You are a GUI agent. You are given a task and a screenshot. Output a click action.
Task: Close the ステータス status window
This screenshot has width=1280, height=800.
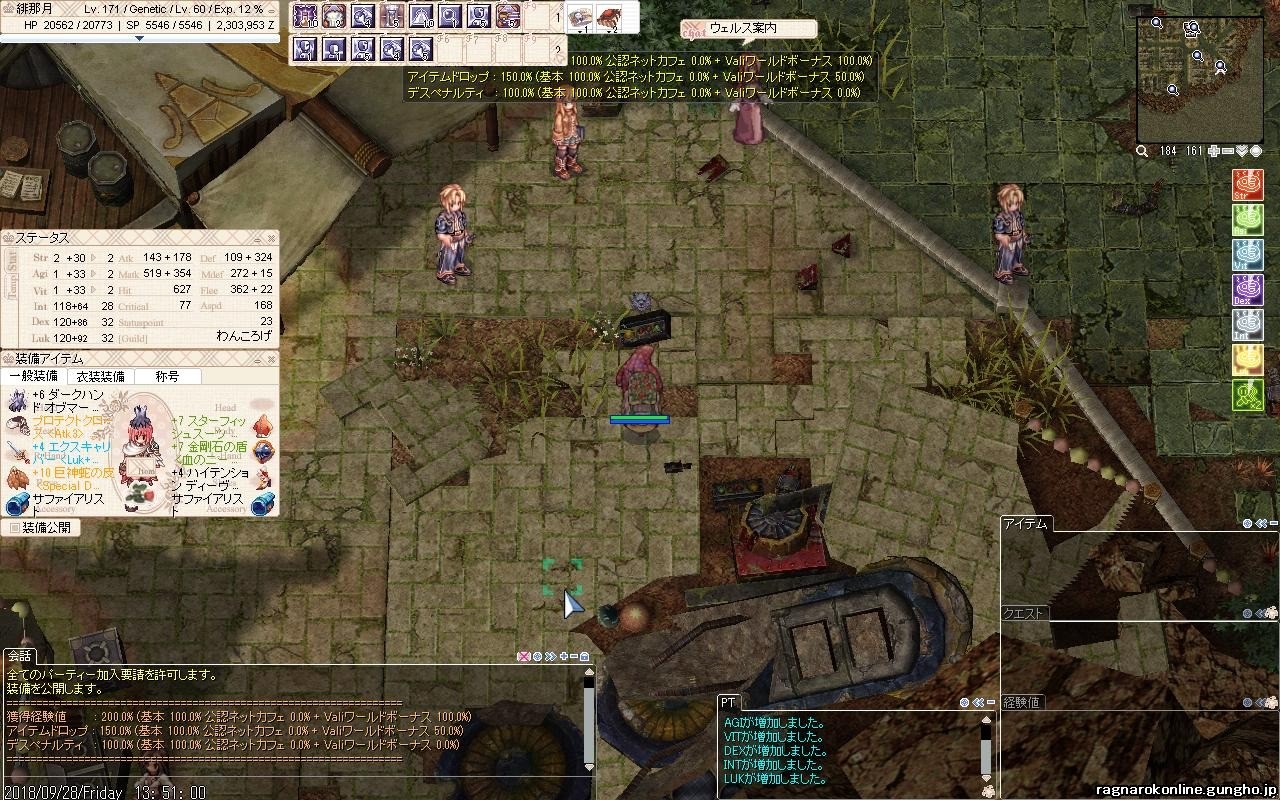click(271, 238)
